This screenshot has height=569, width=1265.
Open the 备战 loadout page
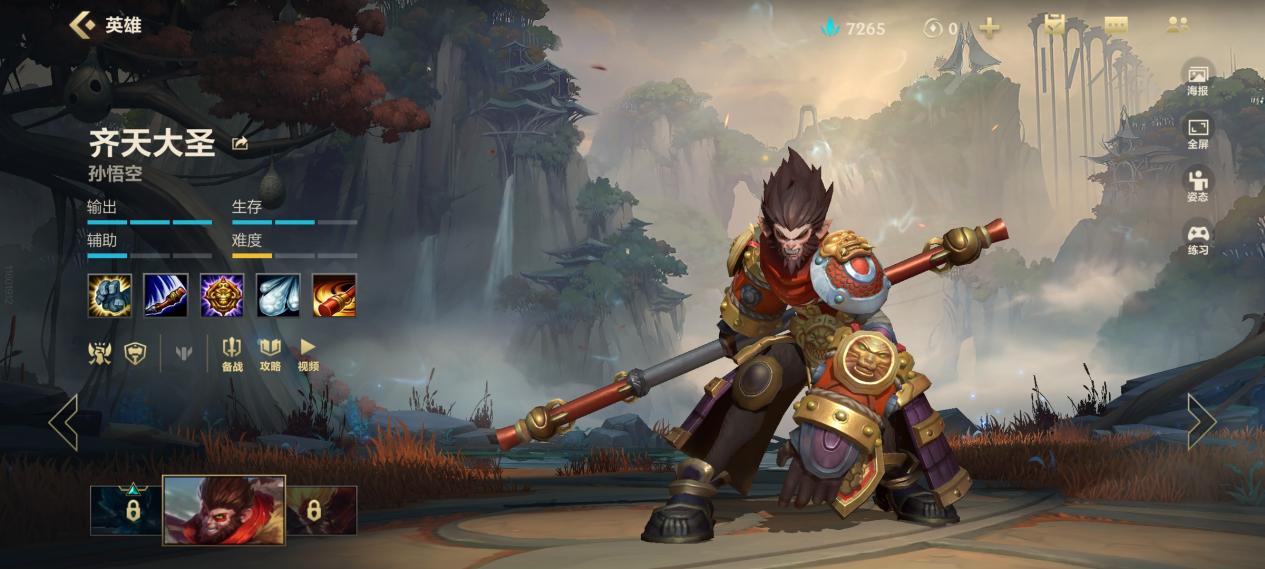[x=232, y=353]
